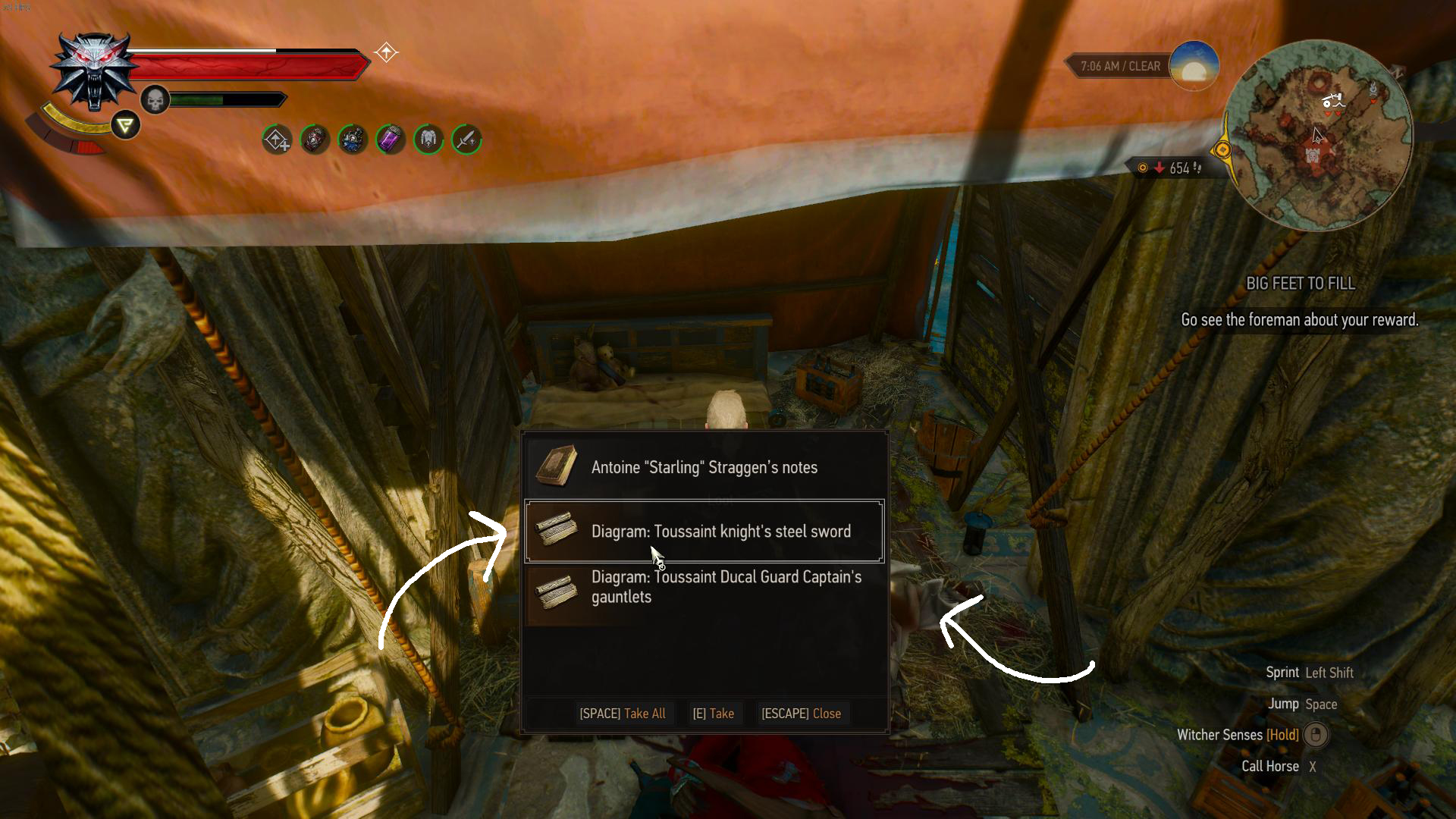Click the blue-skull decoction buff icon
Viewport: 1456px width, 819px height.
pyautogui.click(x=353, y=140)
